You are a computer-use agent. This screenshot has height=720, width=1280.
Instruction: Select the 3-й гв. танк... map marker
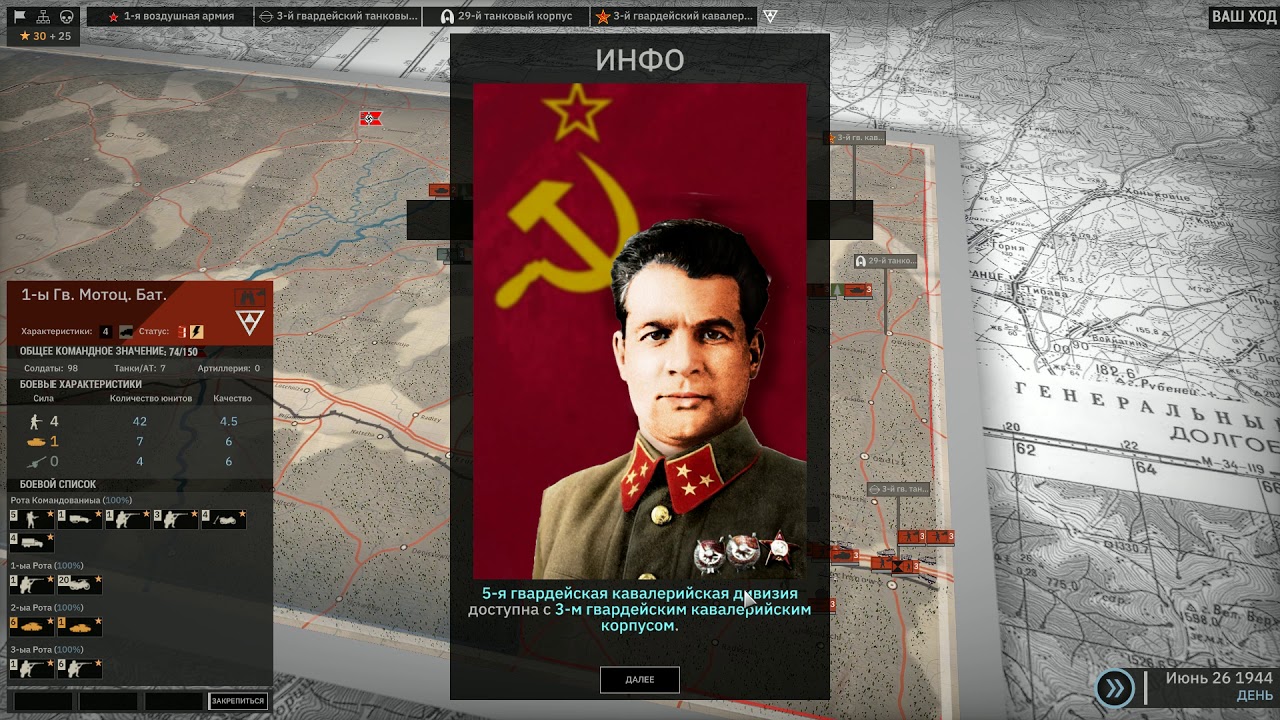point(899,489)
